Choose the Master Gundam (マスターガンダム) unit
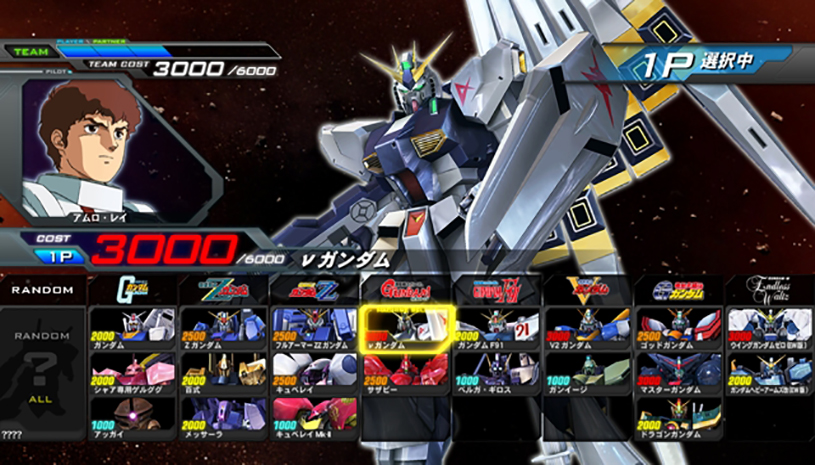The height and width of the screenshot is (465, 815). (679, 372)
